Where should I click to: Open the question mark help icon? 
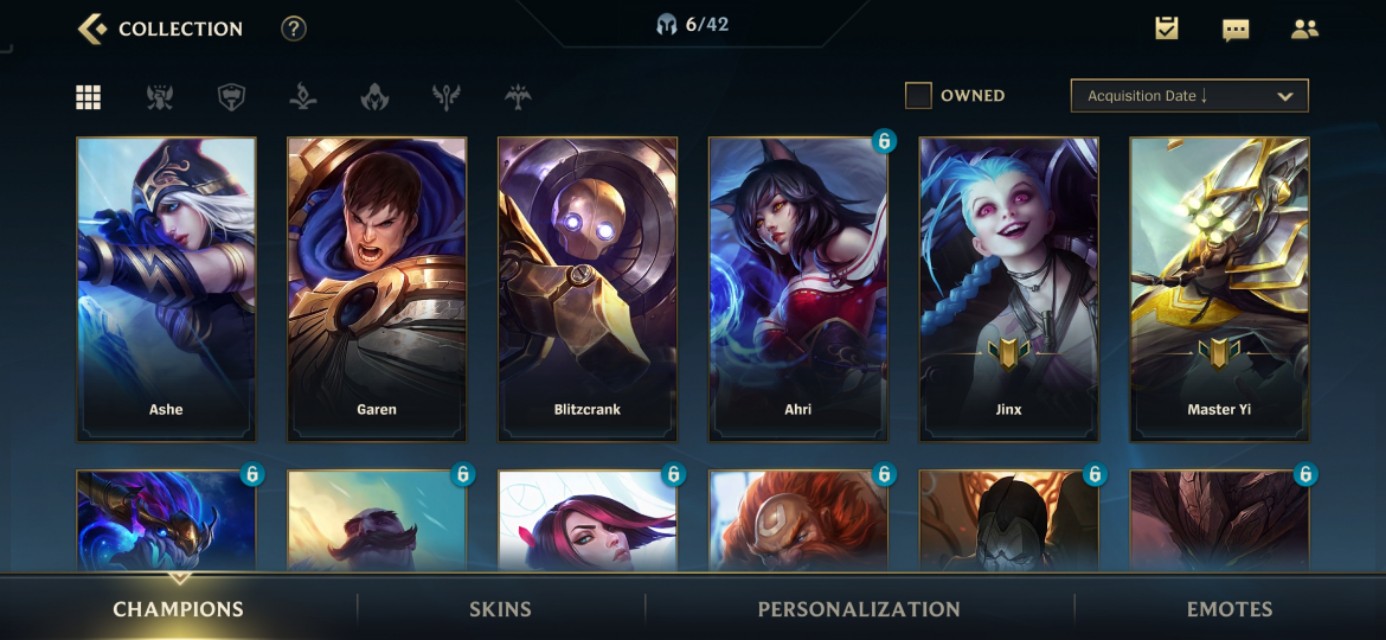[x=293, y=29]
